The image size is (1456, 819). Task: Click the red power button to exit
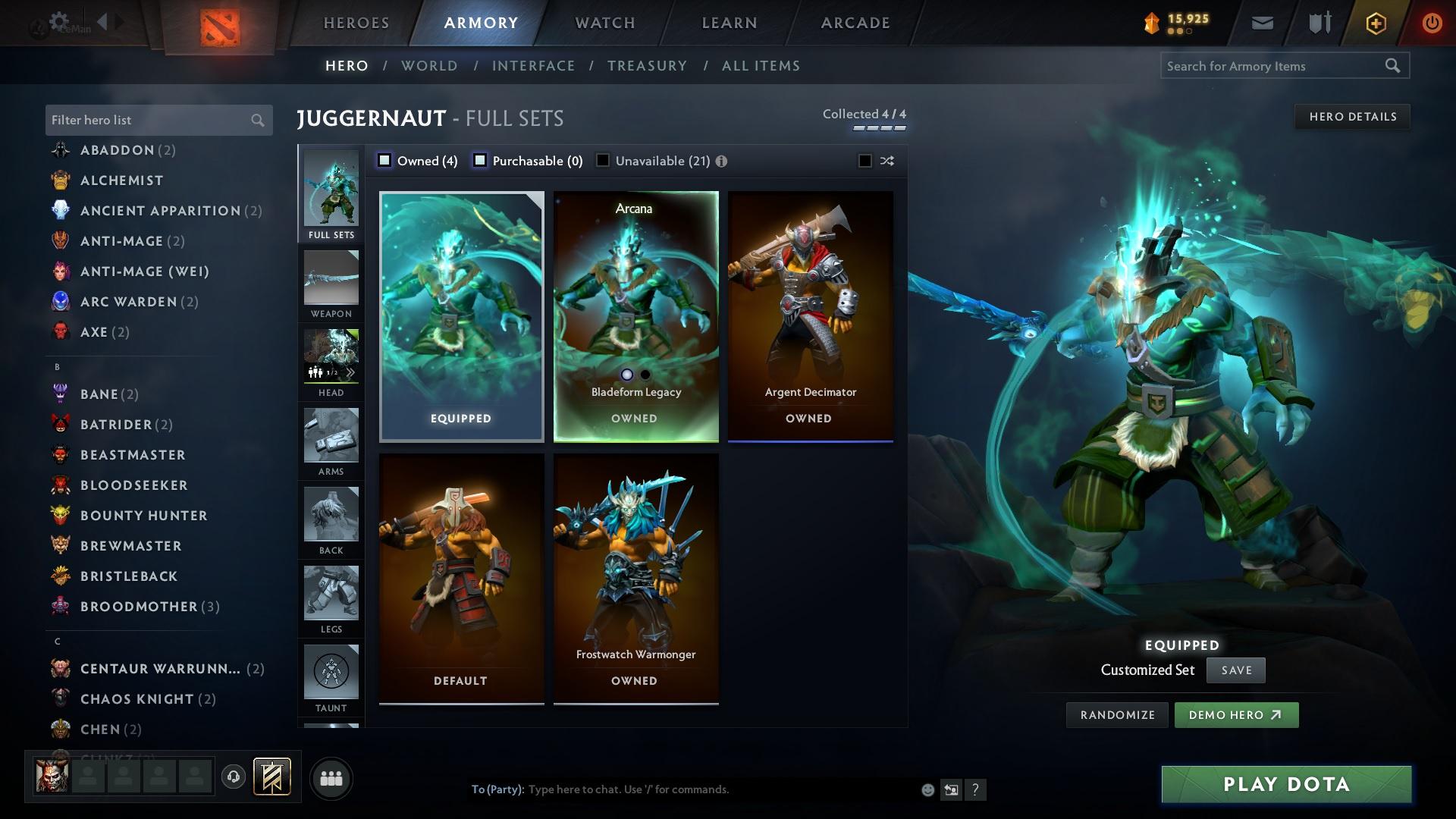point(1430,23)
